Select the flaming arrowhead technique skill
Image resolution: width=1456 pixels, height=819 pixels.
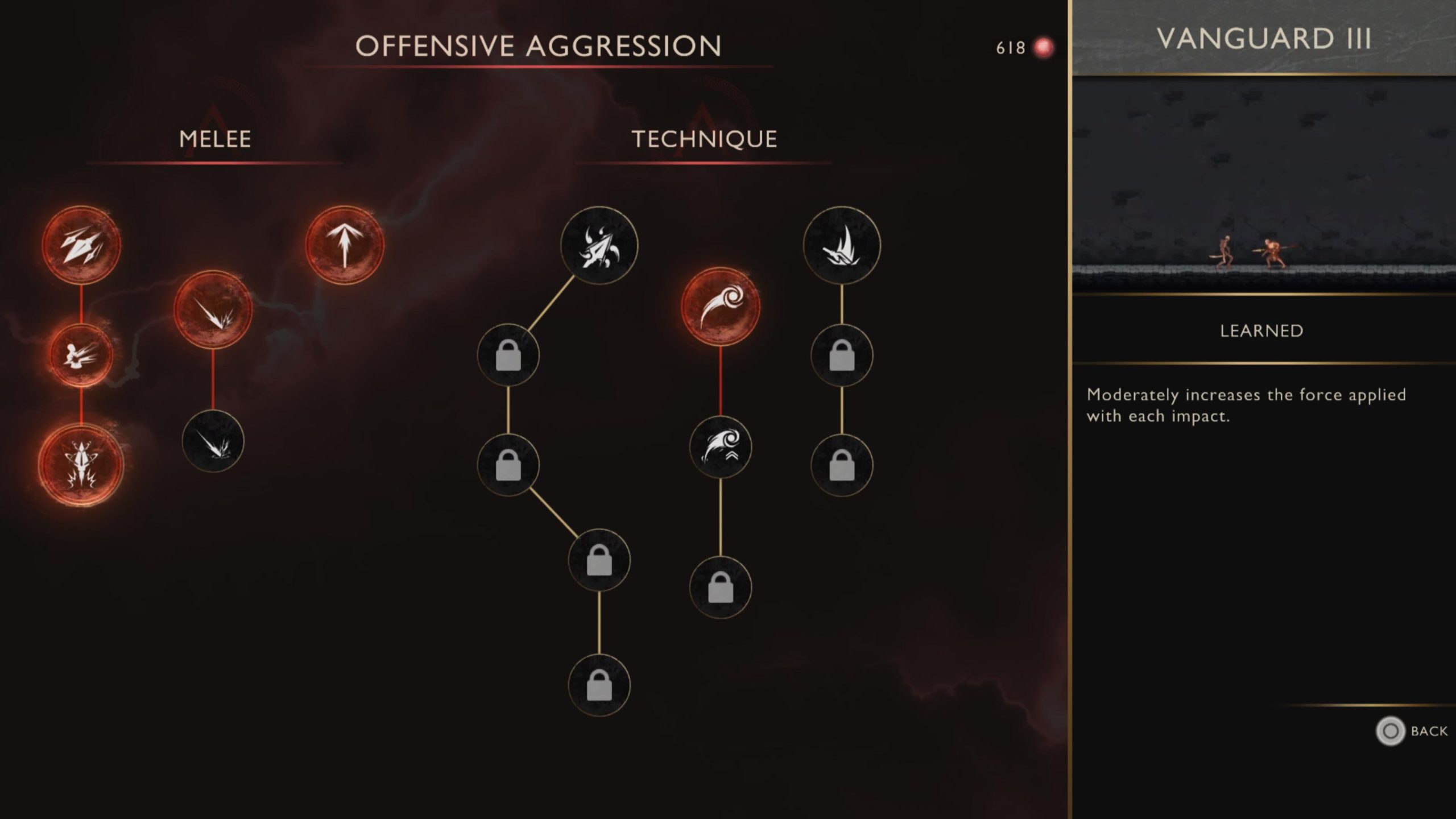pos(599,245)
